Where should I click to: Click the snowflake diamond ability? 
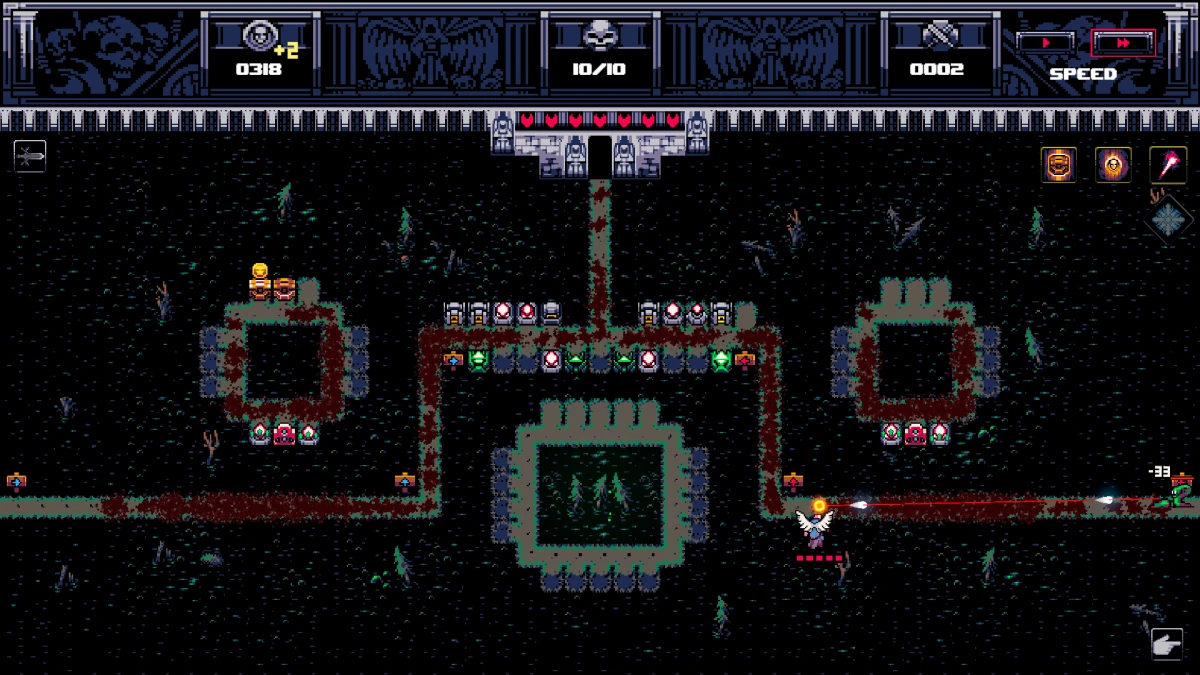coord(1167,217)
